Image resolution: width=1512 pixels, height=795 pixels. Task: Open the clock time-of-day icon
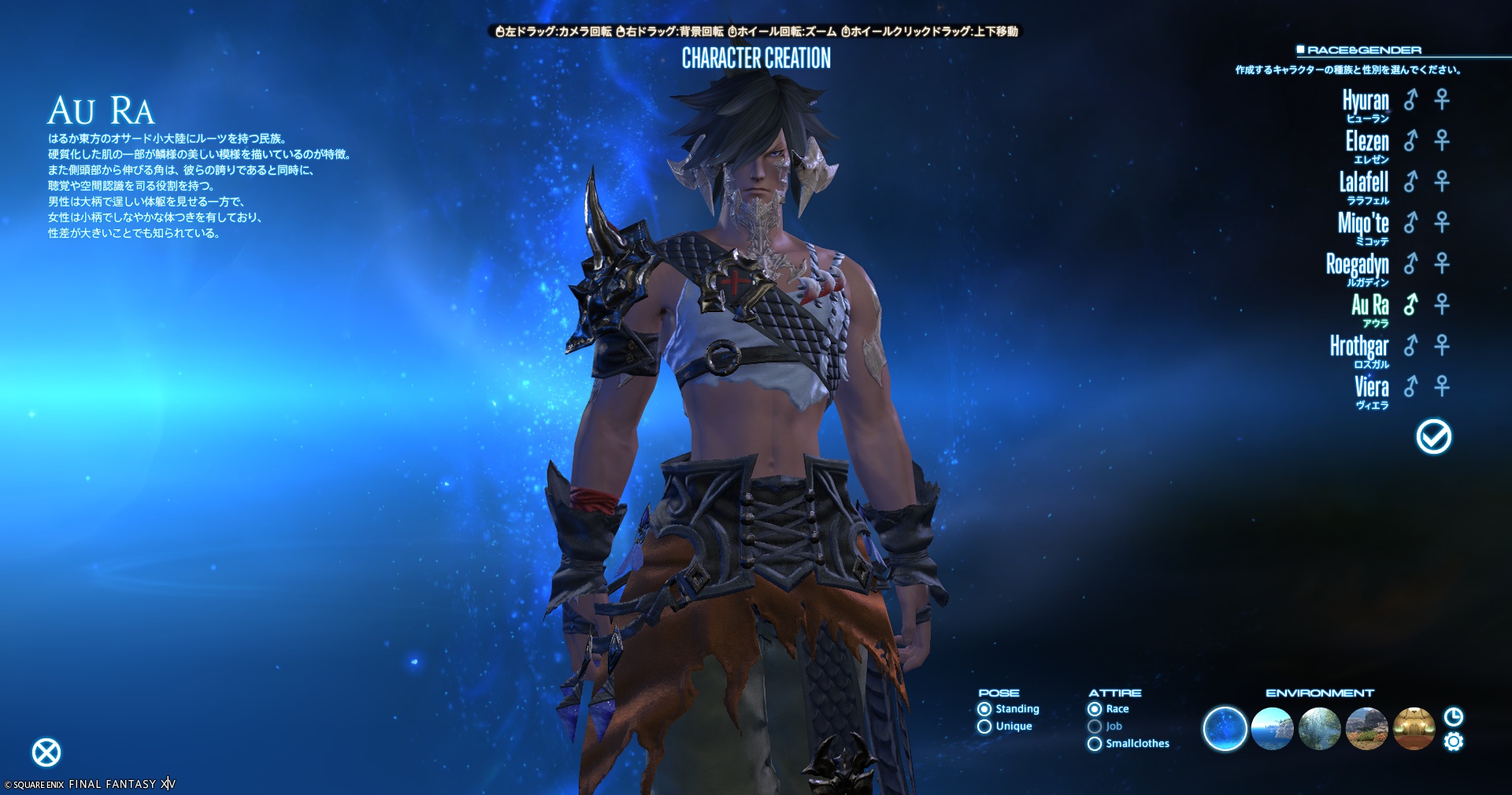[x=1454, y=716]
